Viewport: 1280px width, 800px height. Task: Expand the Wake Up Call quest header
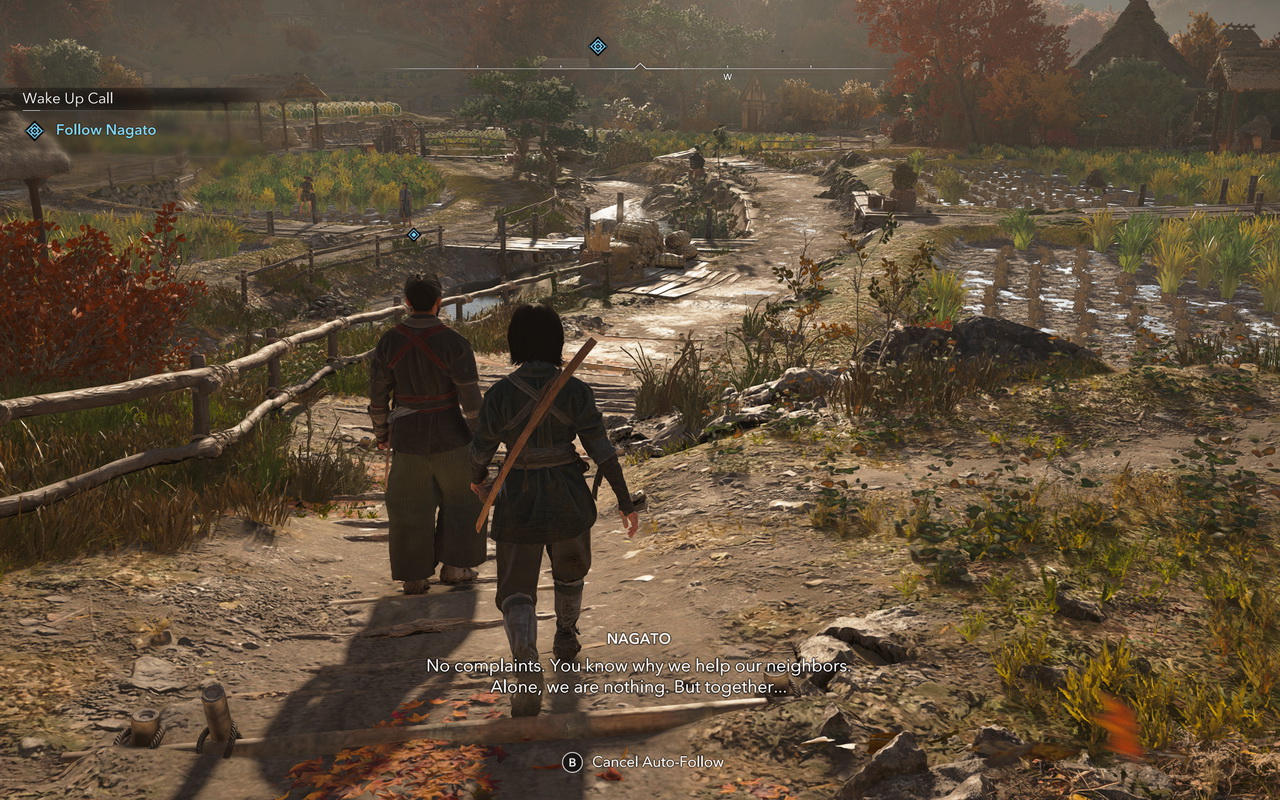click(69, 99)
